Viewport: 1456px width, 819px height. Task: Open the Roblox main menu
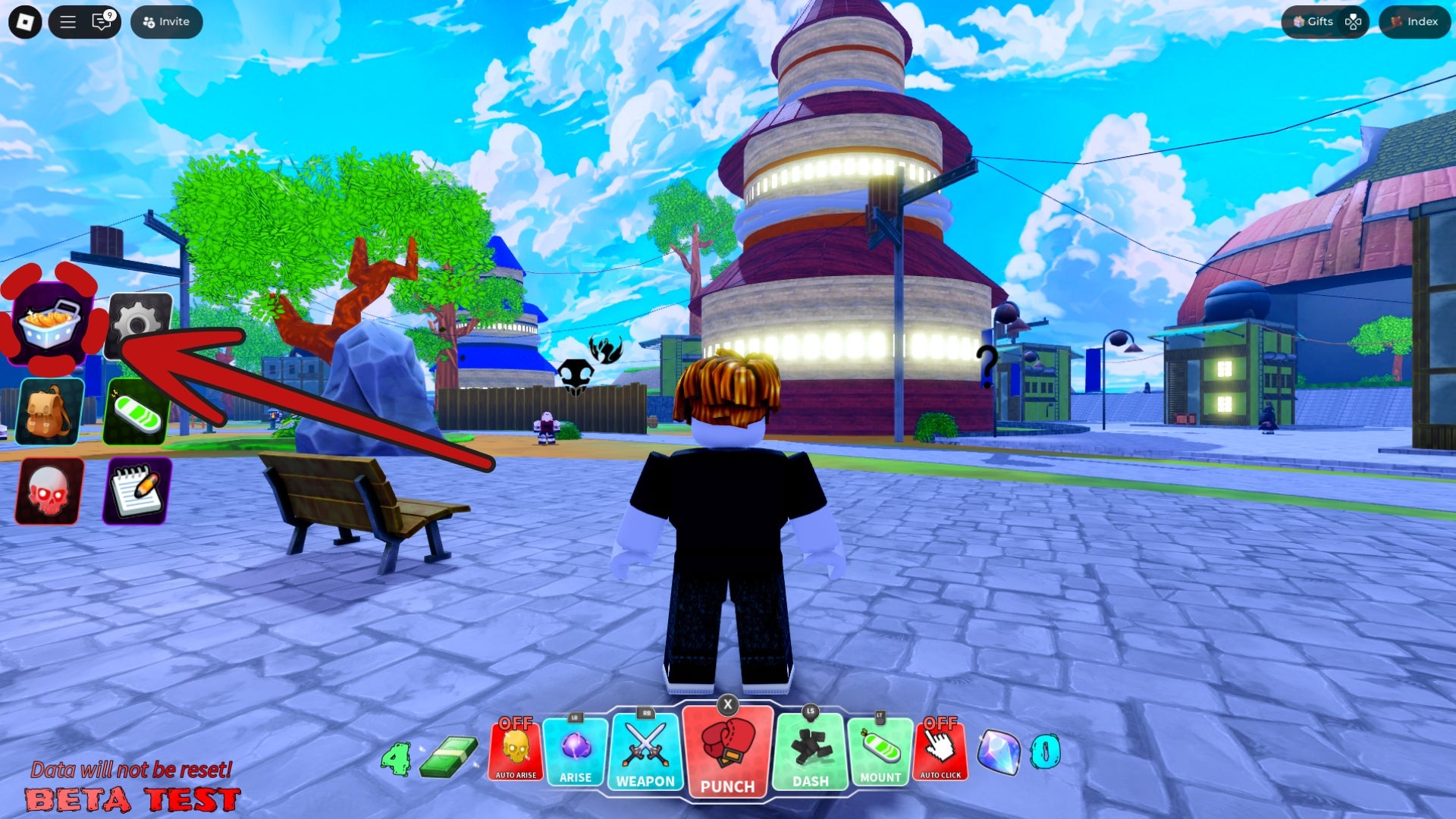coord(25,22)
